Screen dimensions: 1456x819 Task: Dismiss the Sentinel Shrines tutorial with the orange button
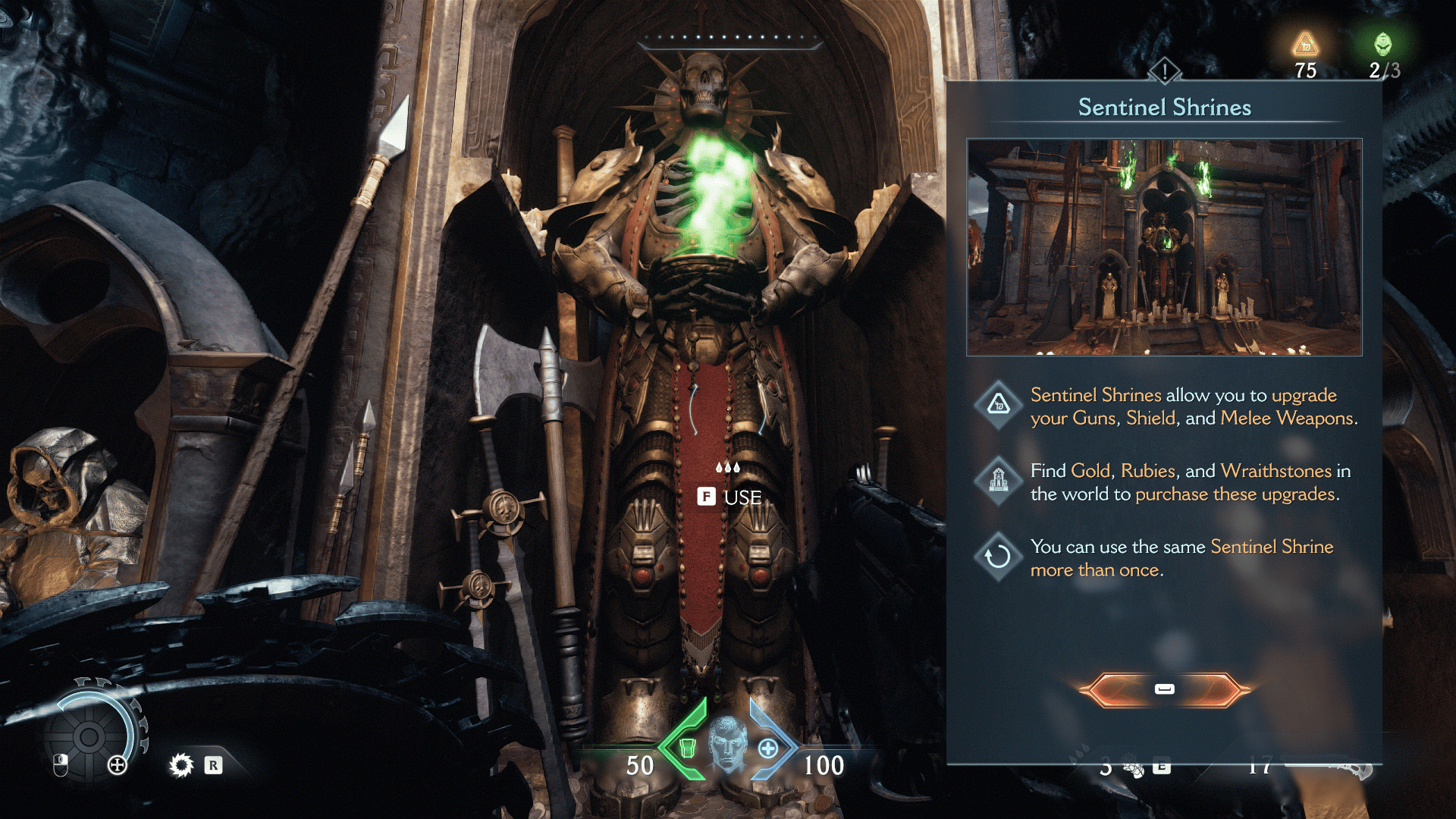coord(1164,689)
